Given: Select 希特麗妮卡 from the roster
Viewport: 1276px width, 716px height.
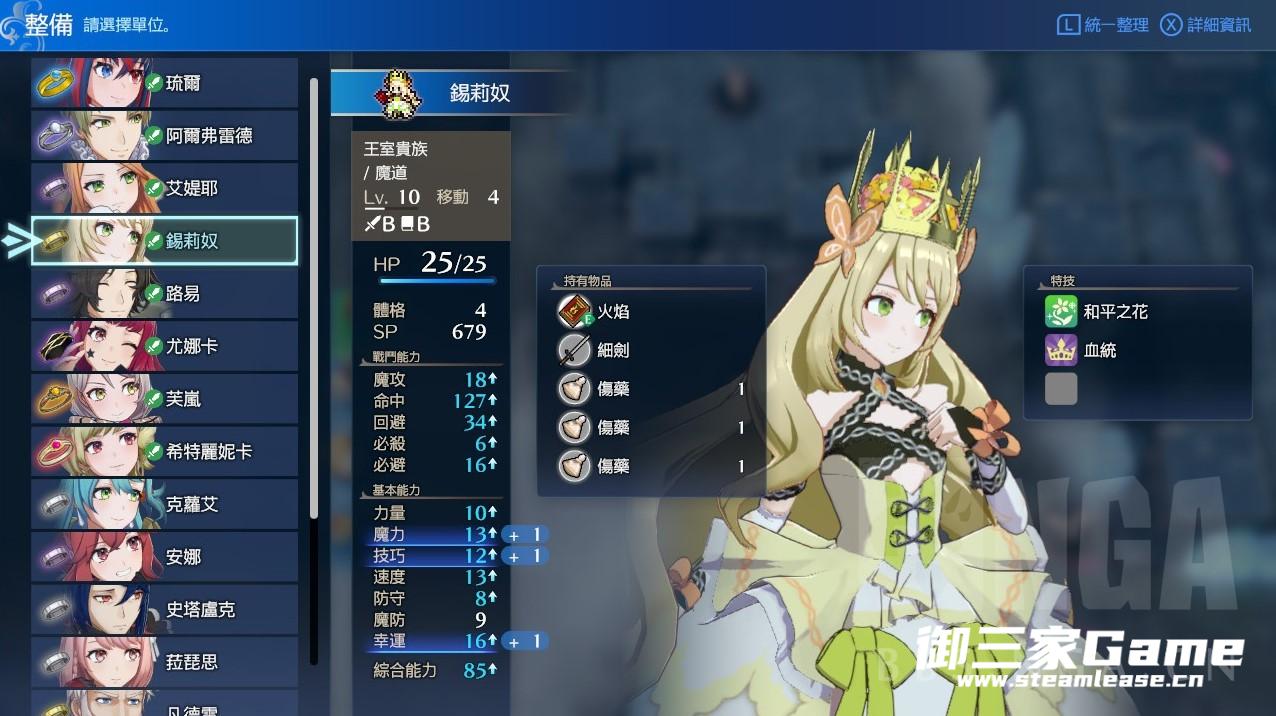Looking at the screenshot, I should [165, 452].
